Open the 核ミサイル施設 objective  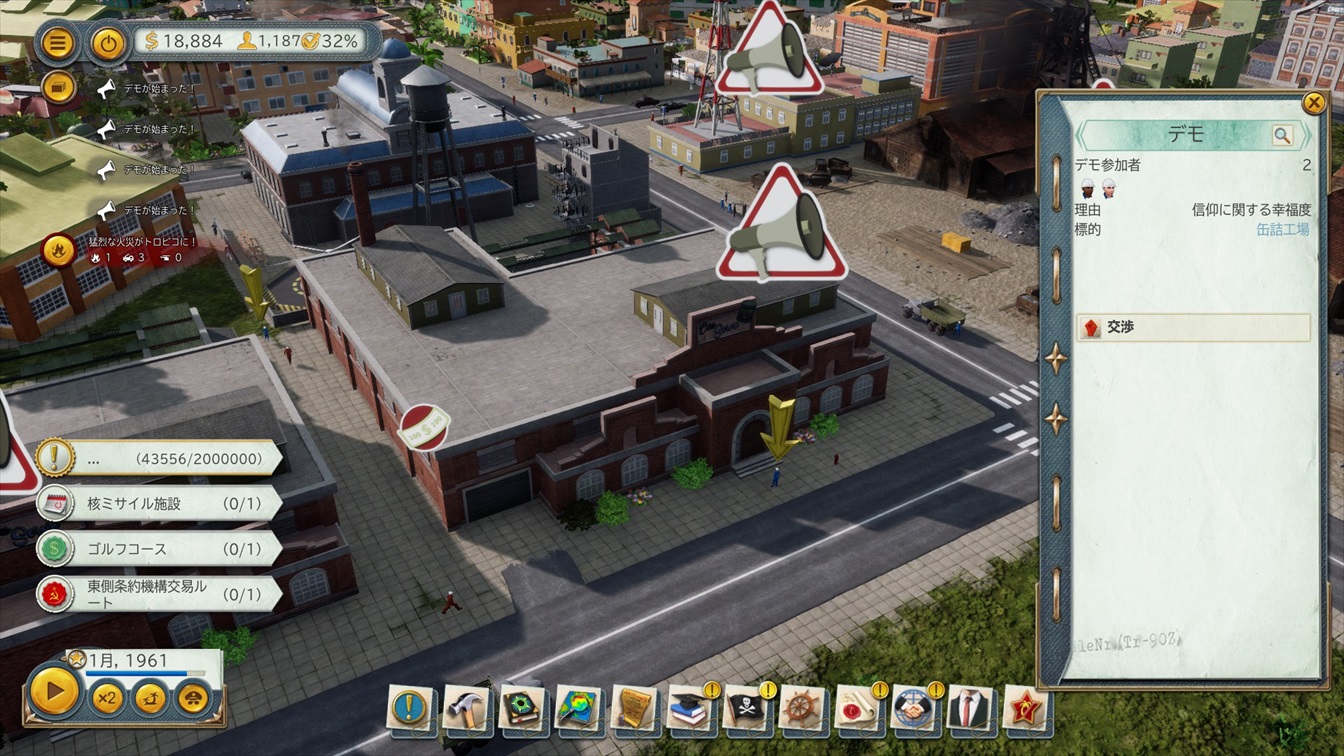160,503
